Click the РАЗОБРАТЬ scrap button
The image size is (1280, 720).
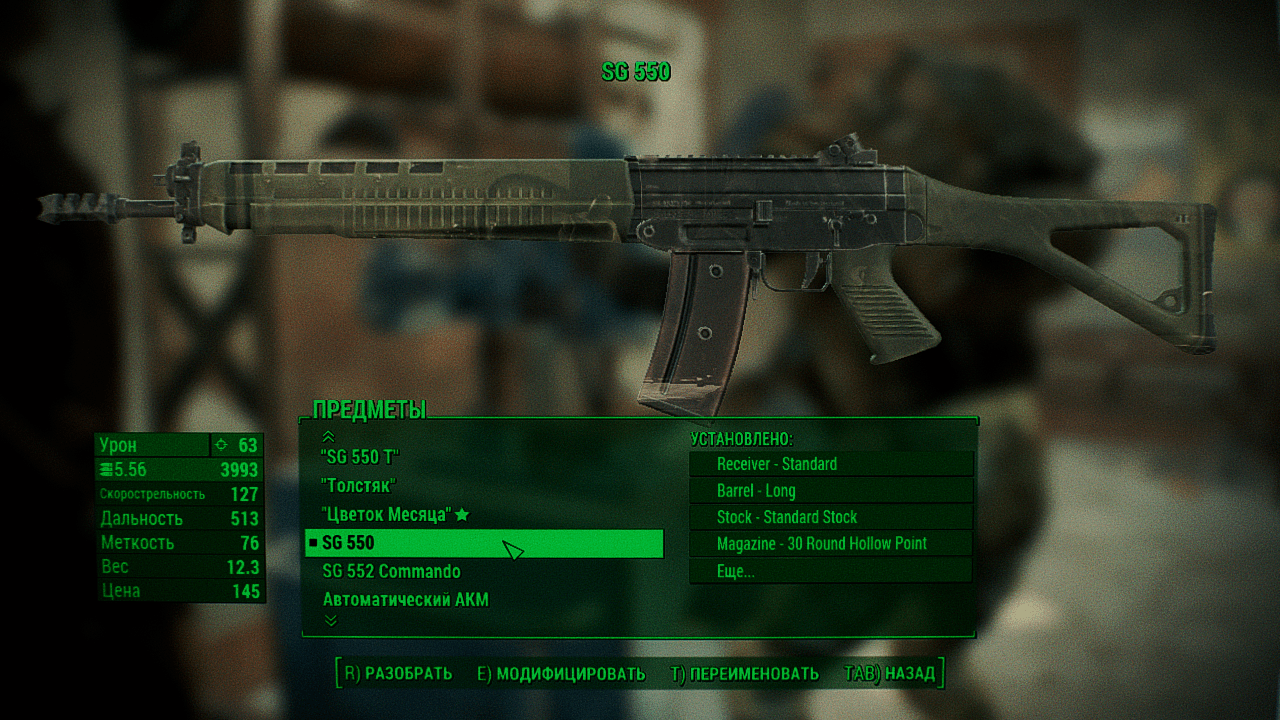398,673
